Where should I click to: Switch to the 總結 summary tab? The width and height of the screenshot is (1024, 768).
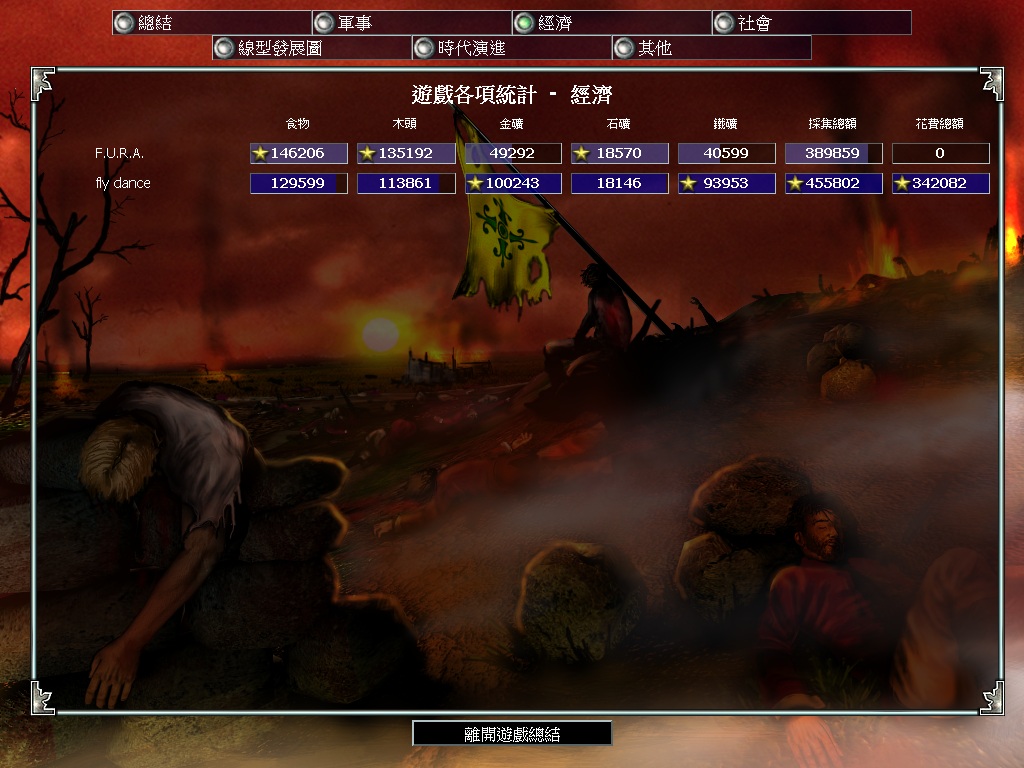211,22
